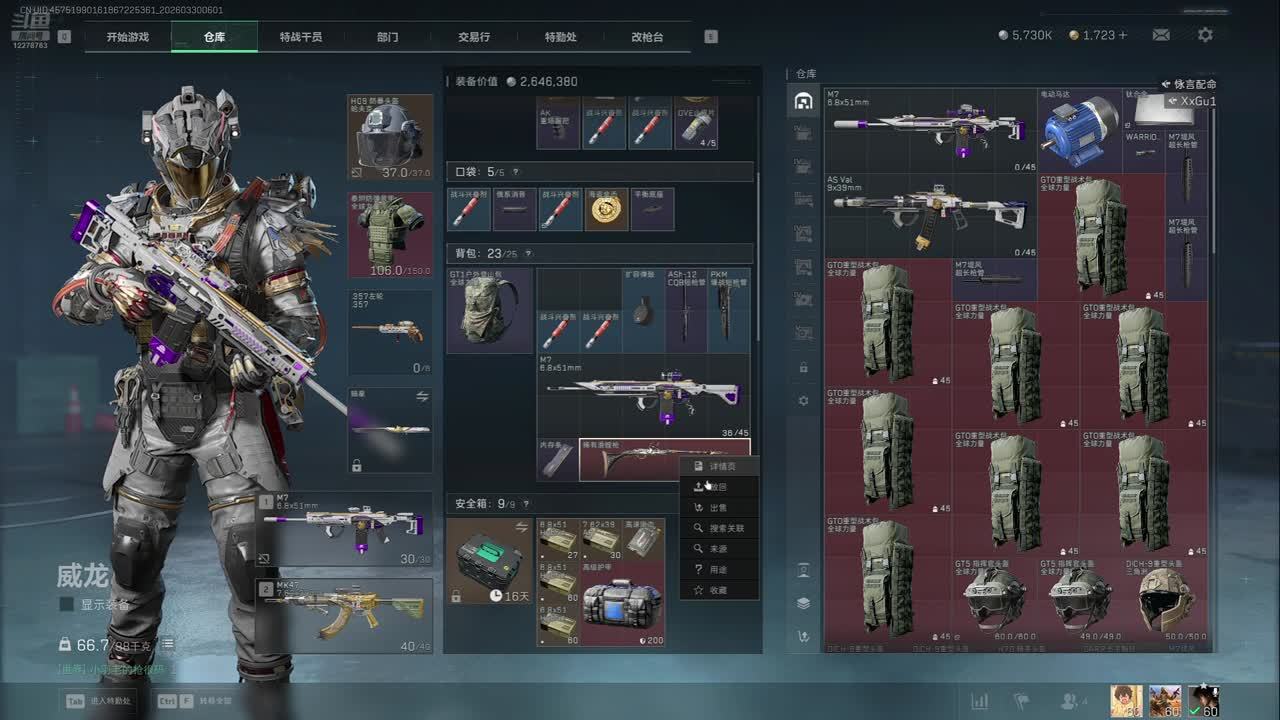Image resolution: width=1280 pixels, height=720 pixels.
Task: Open the 部门 (Department) tab
Action: click(387, 37)
